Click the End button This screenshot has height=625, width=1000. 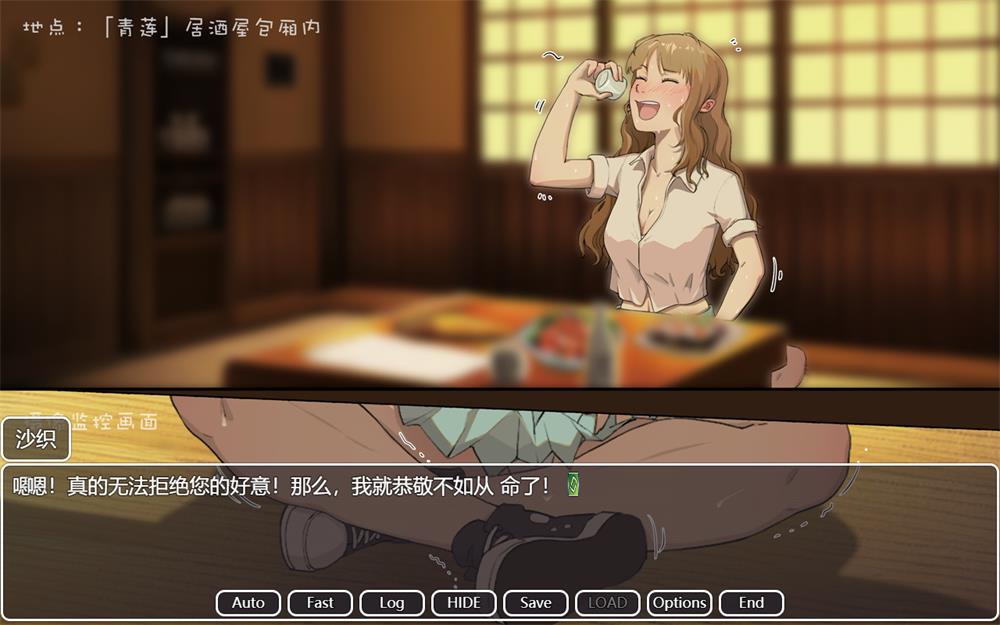tap(751, 603)
